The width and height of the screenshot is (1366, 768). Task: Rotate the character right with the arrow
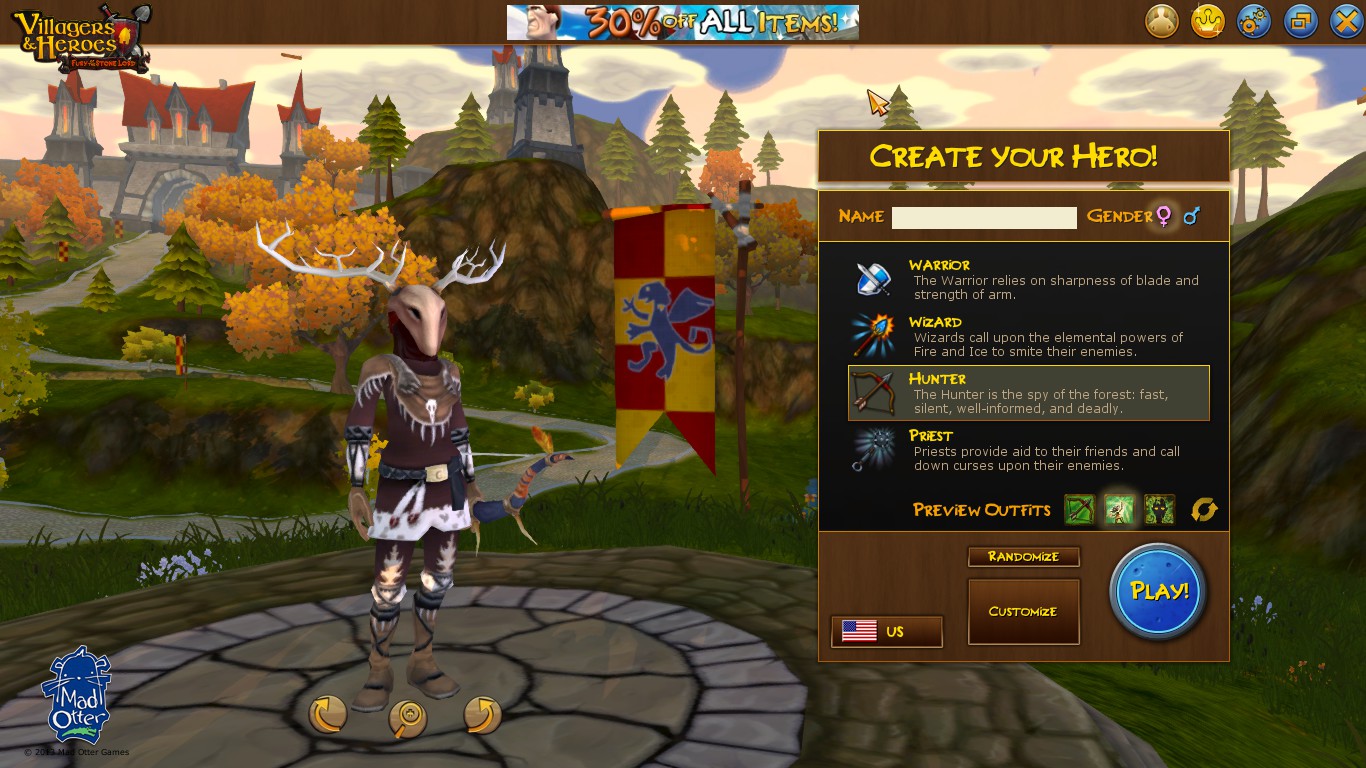tap(483, 717)
